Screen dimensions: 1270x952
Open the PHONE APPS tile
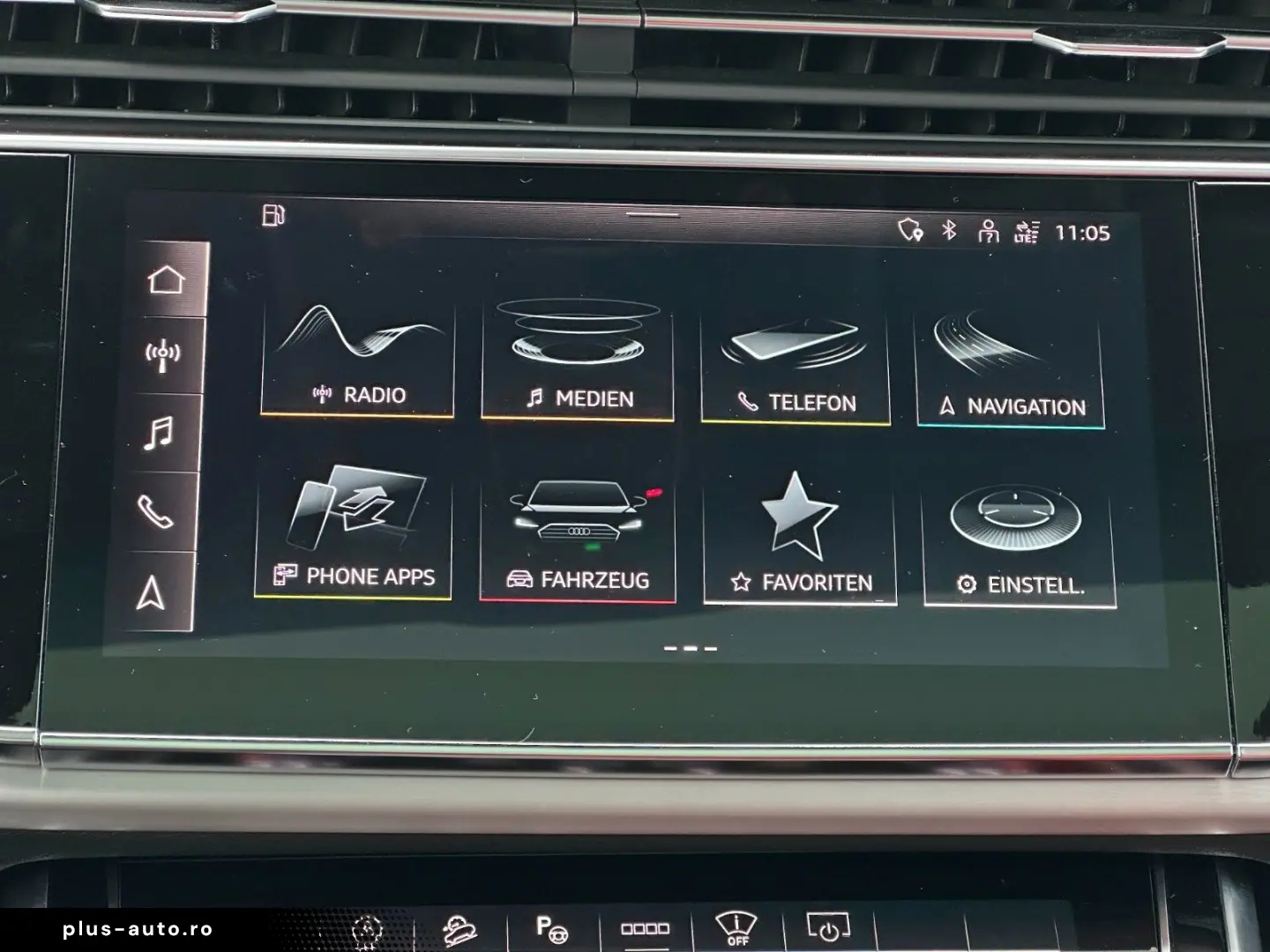click(x=354, y=534)
